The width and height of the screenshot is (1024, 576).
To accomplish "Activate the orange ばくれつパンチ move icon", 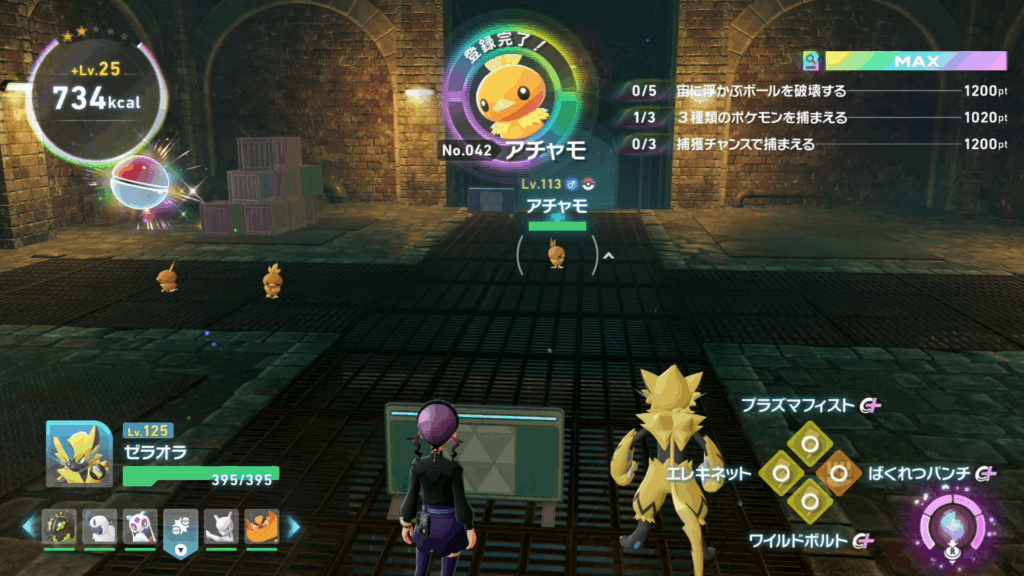I will coord(838,470).
